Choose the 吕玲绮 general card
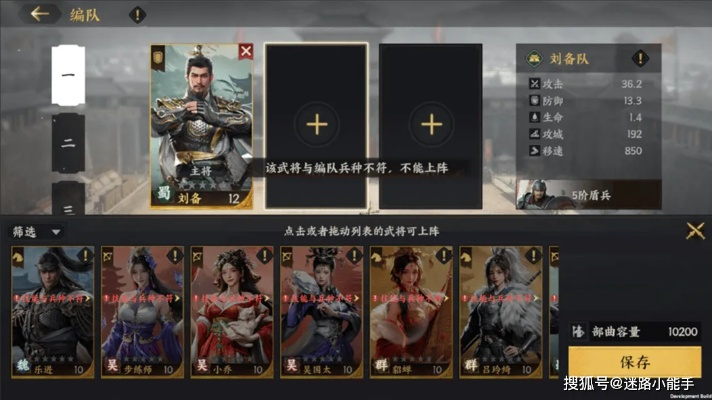712x400 pixels. pyautogui.click(x=500, y=312)
